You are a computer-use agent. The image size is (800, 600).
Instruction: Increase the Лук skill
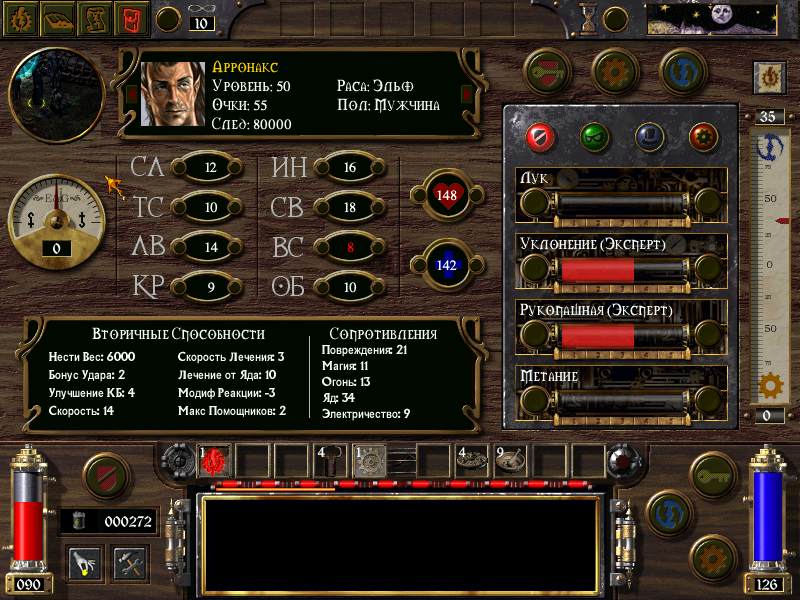708,203
